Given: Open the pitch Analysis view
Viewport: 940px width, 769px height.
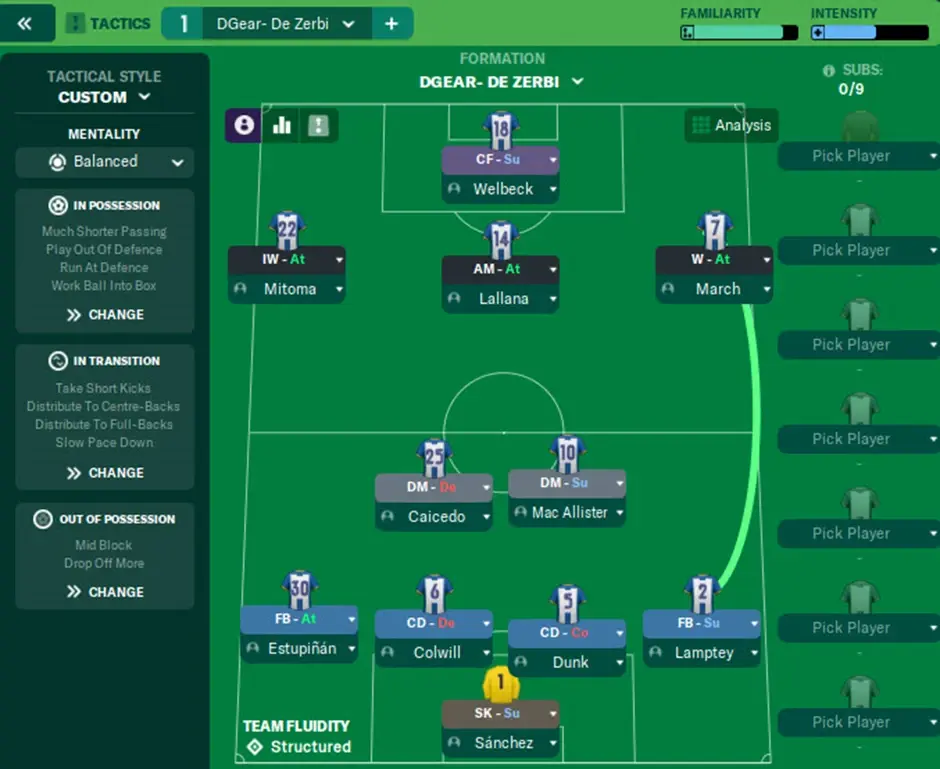Looking at the screenshot, I should [x=731, y=125].
